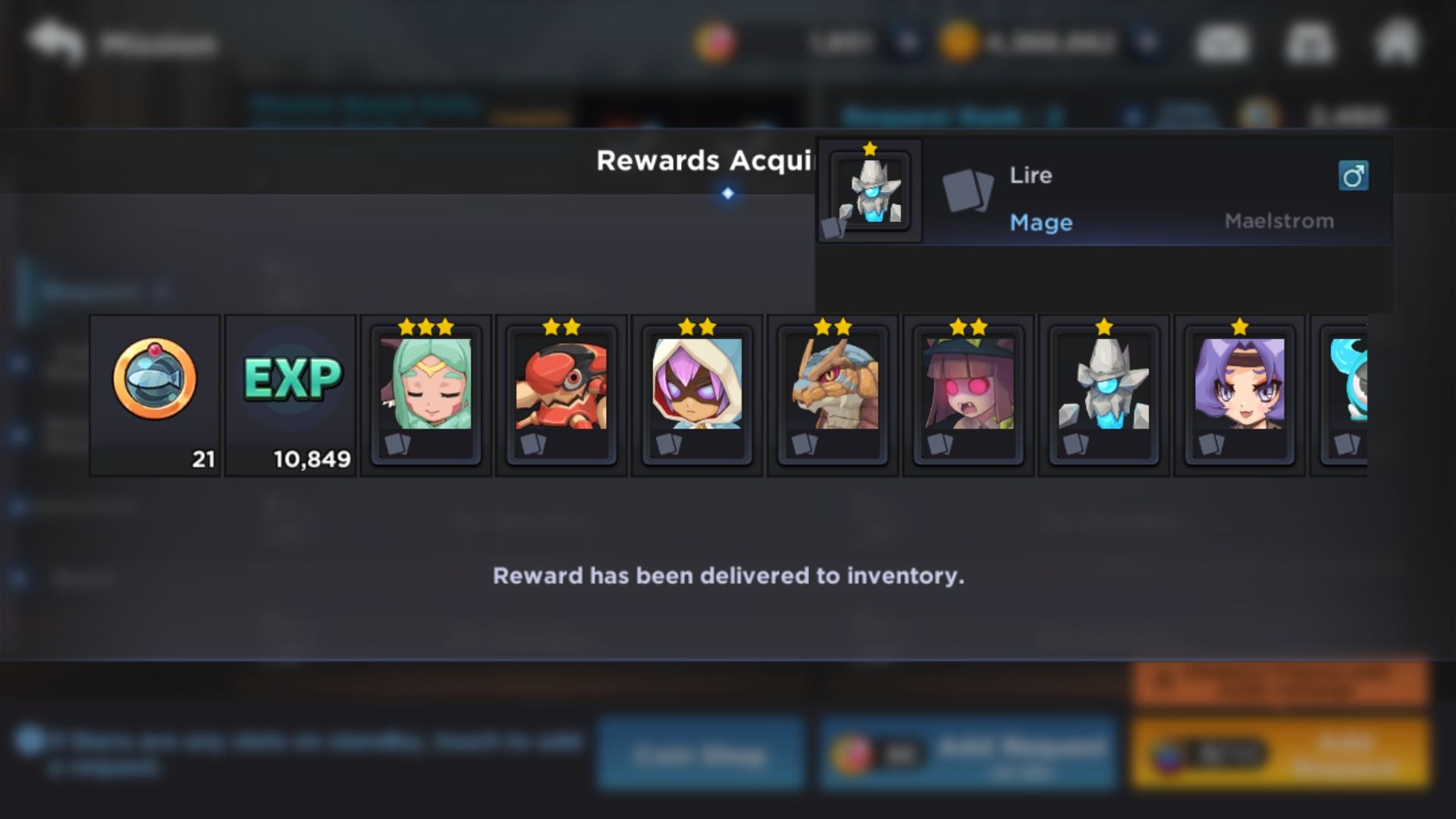1456x819 pixels.
Task: Select the two-star dragon character thumbnail
Action: [x=832, y=387]
